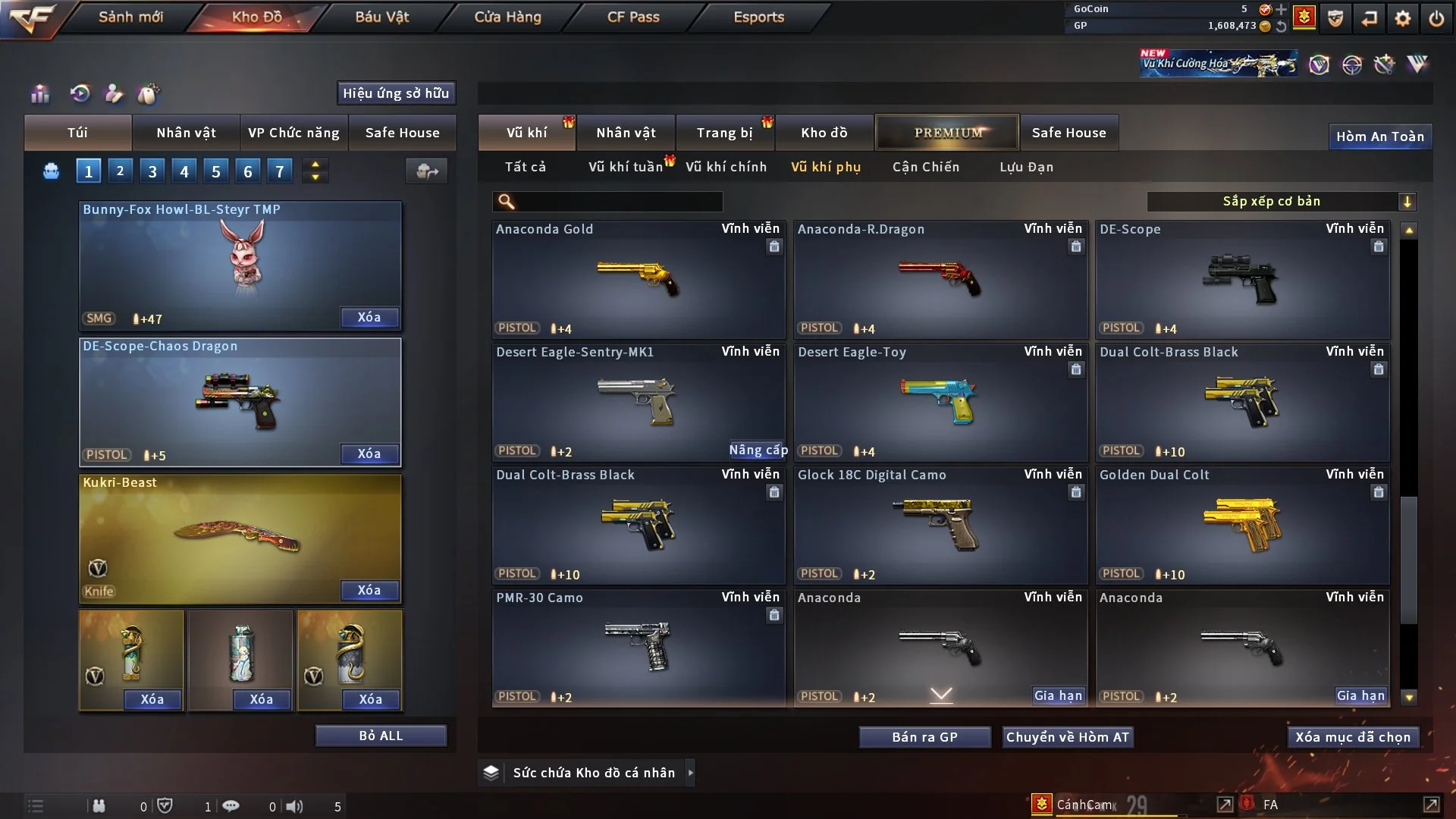Open the Hòm An Toàn safe box
Screen dimensions: 1456x819
tap(1379, 136)
